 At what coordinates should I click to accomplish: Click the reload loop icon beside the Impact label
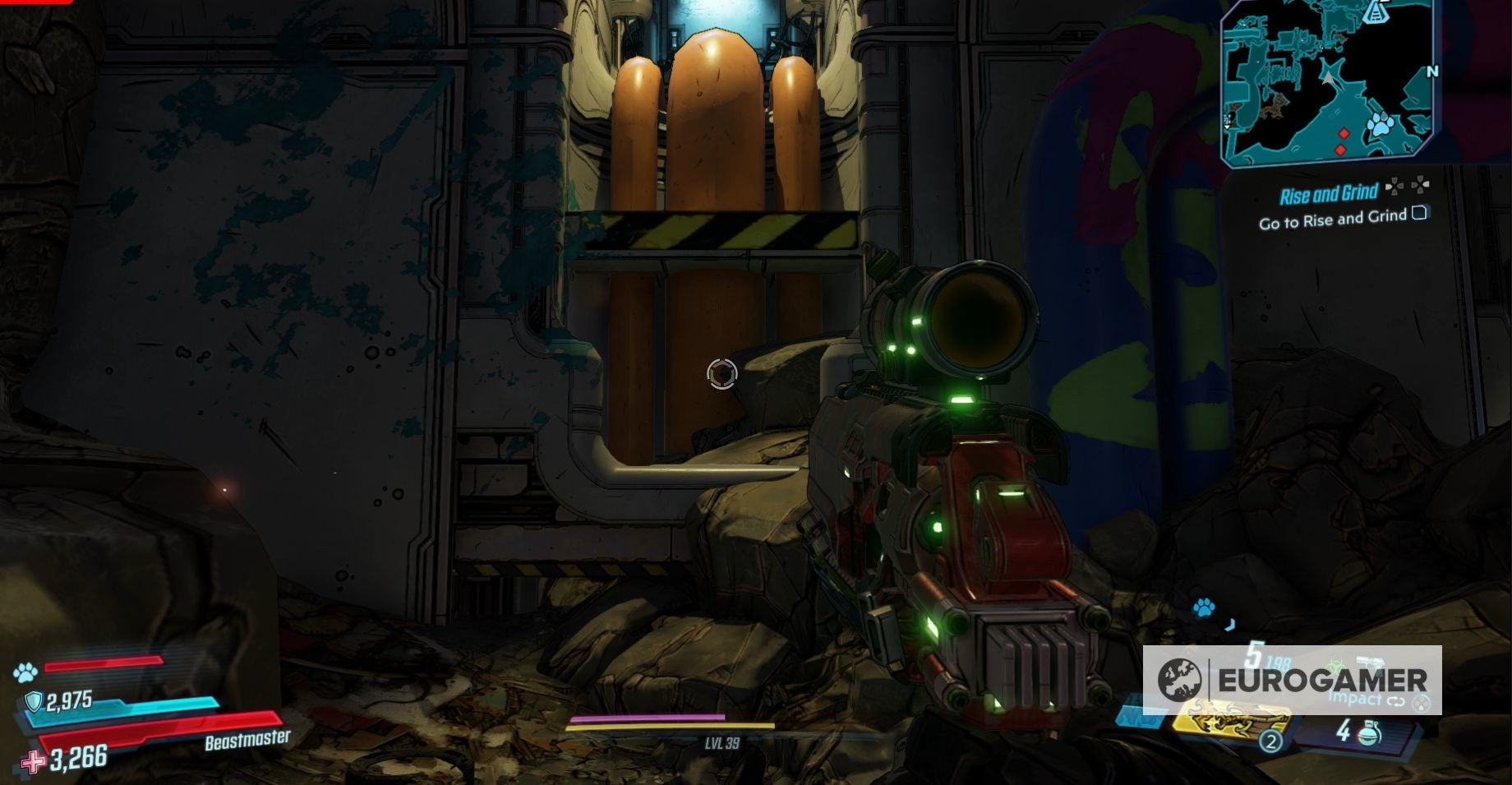(x=1396, y=702)
